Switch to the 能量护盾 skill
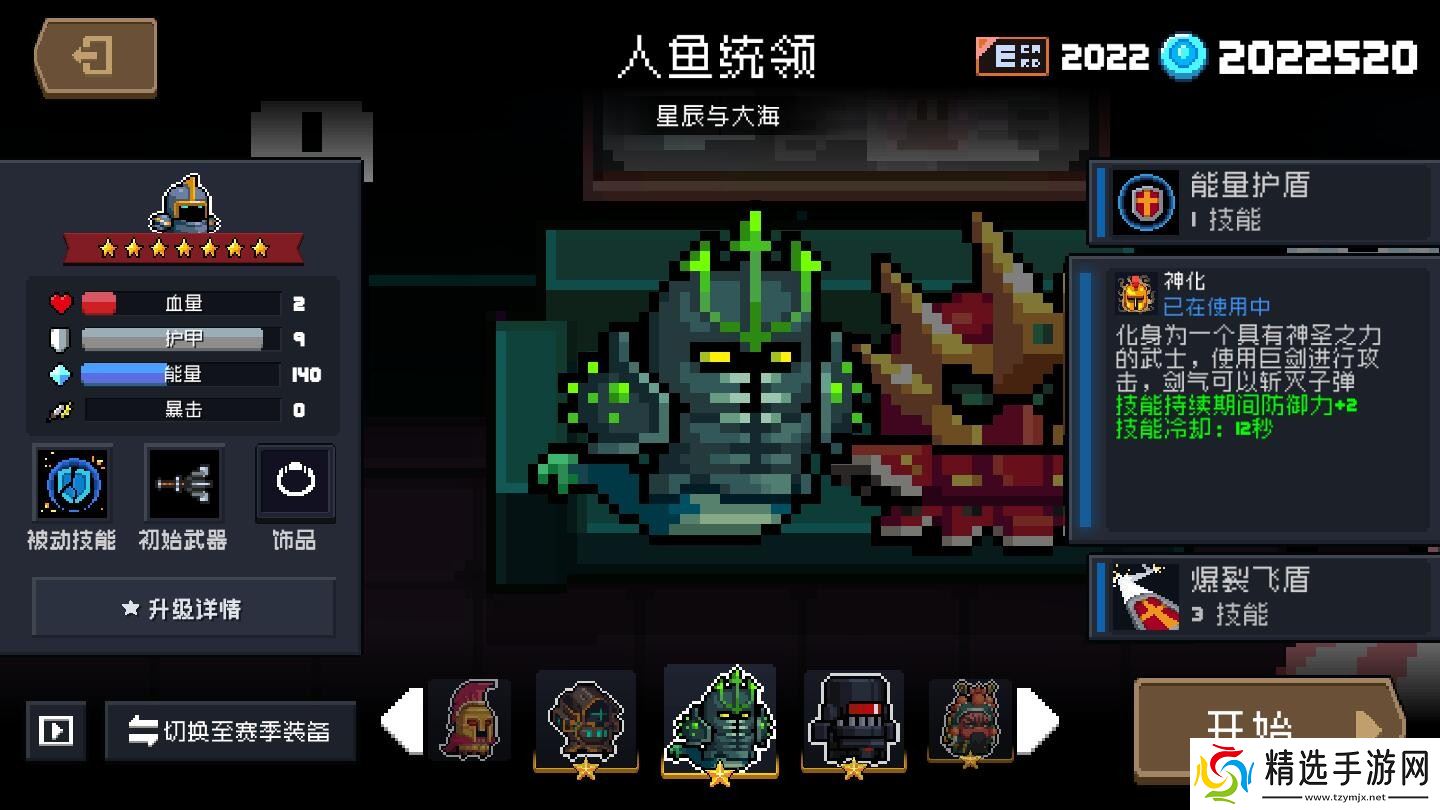 (x=1250, y=201)
